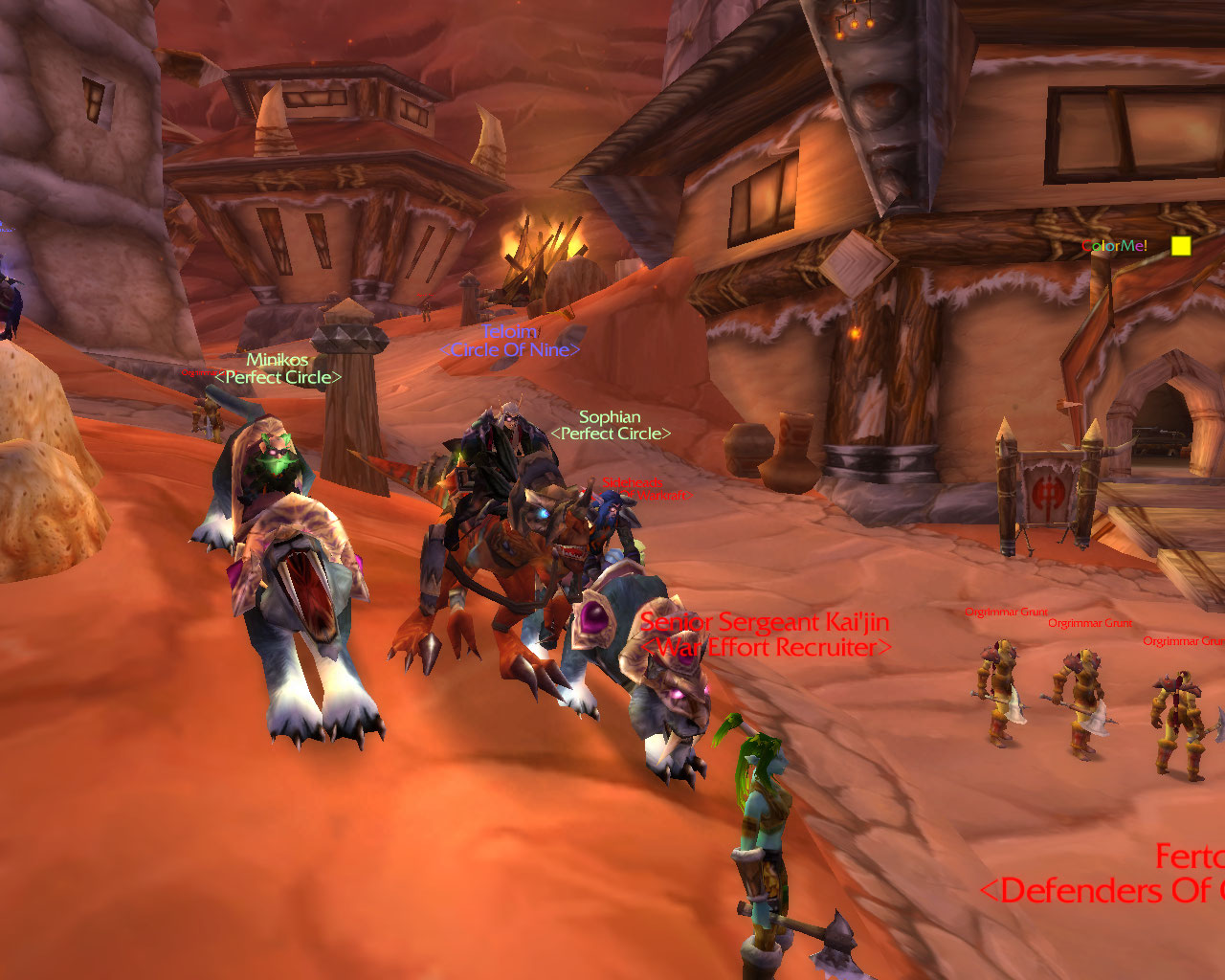Click the yellow ColorMe! color swatch
Screen dimensions: 1225x980
(1181, 246)
